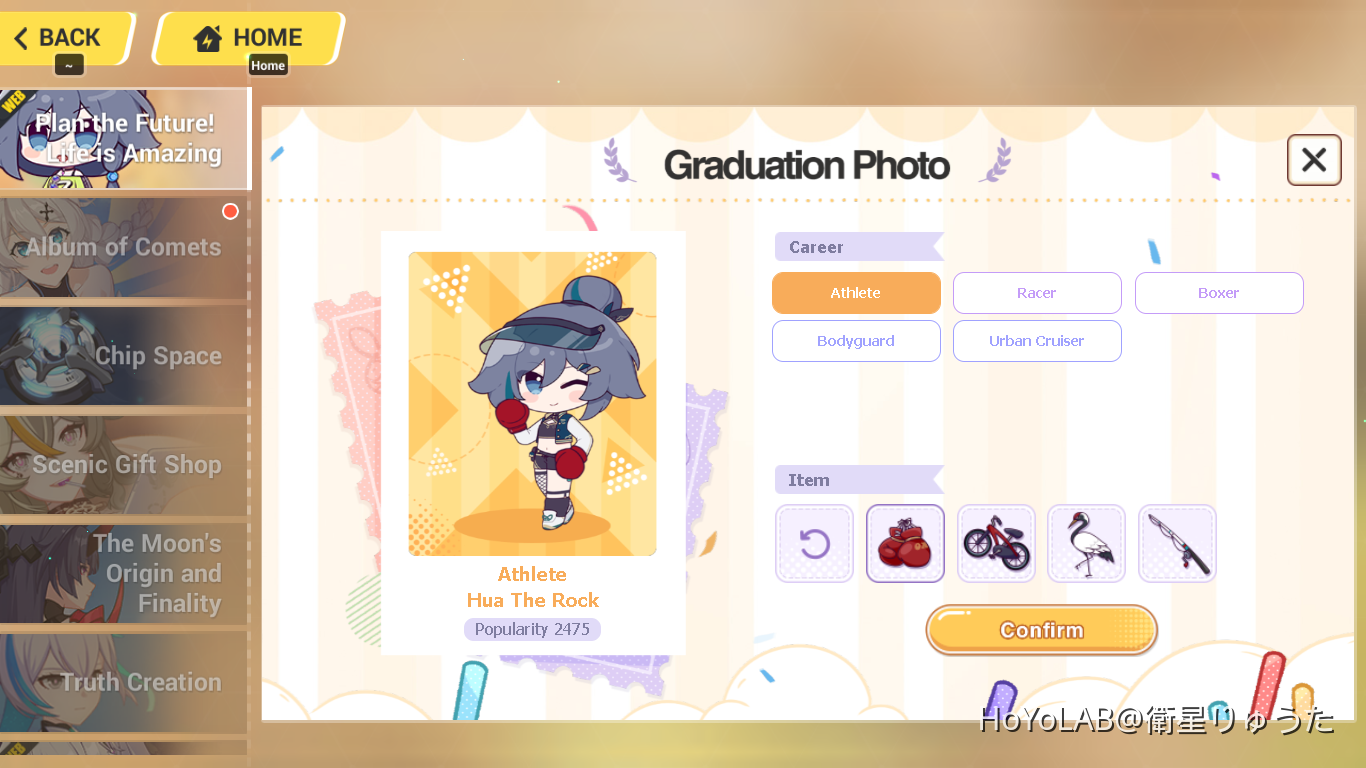Switch career to Bodyguard
This screenshot has height=768, width=1366.
click(x=856, y=341)
